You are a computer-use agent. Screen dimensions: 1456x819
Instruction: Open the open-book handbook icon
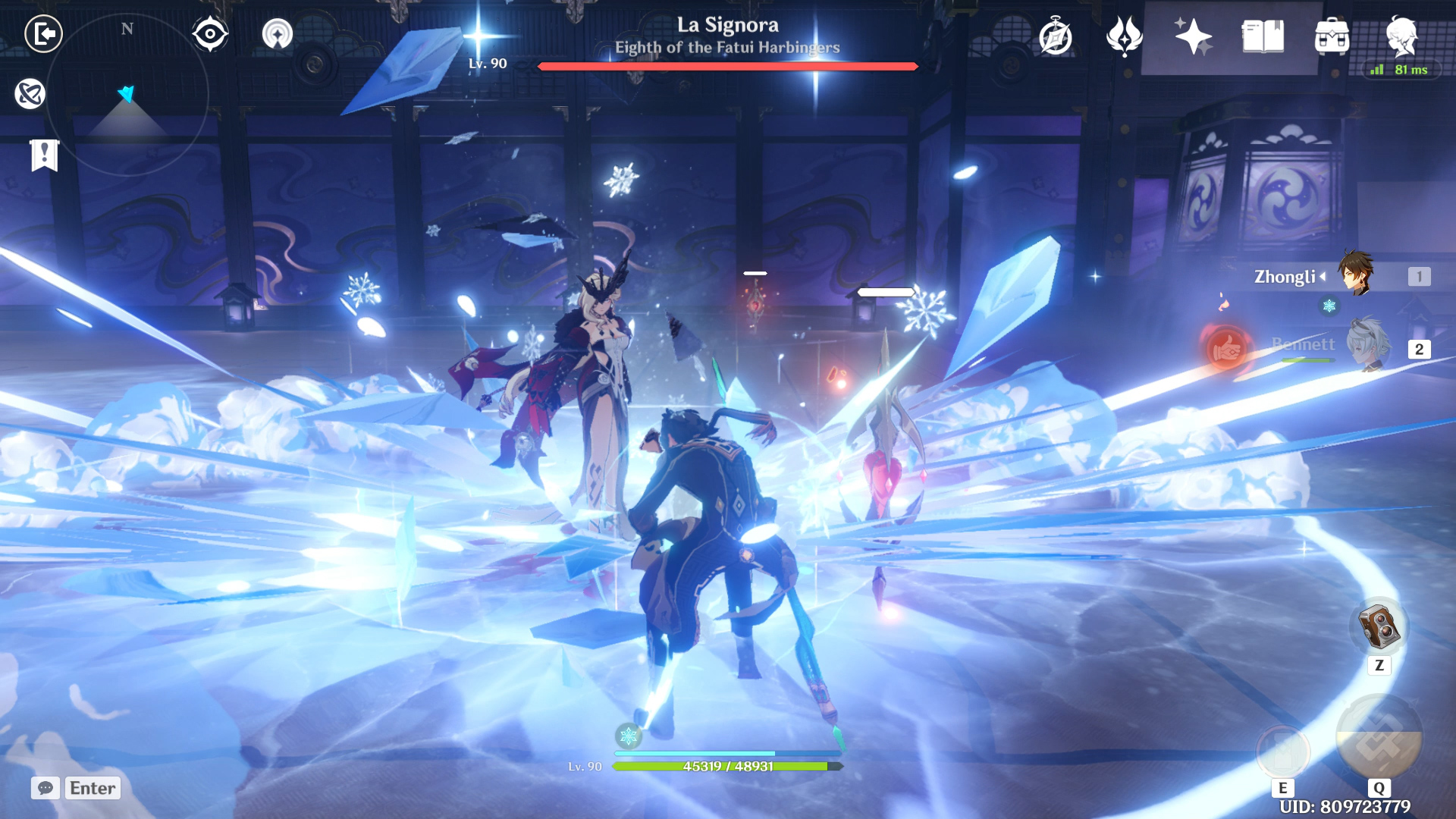coord(1263,36)
